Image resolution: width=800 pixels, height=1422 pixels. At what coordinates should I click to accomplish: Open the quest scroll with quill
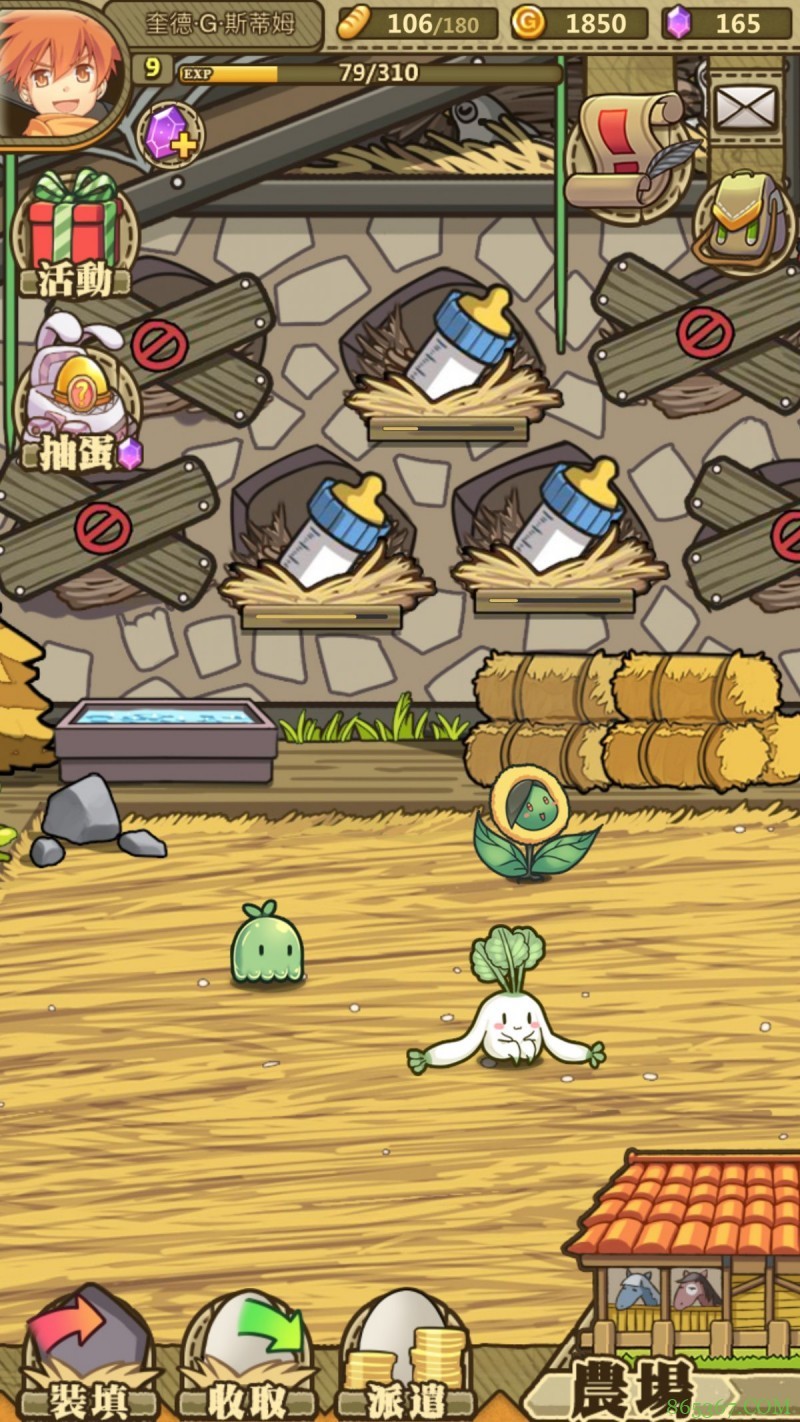(628, 150)
